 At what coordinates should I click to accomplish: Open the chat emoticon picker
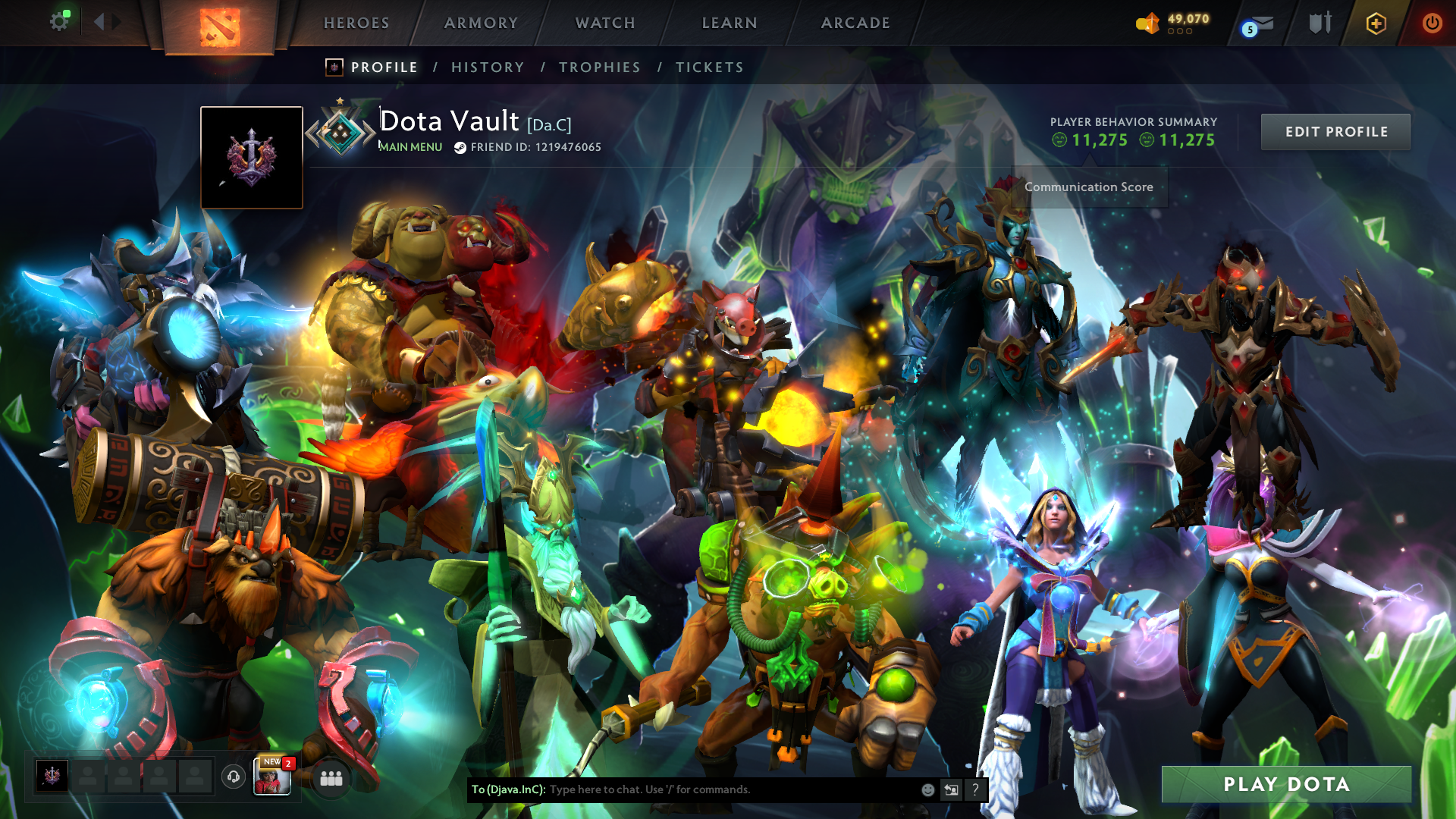(x=927, y=790)
